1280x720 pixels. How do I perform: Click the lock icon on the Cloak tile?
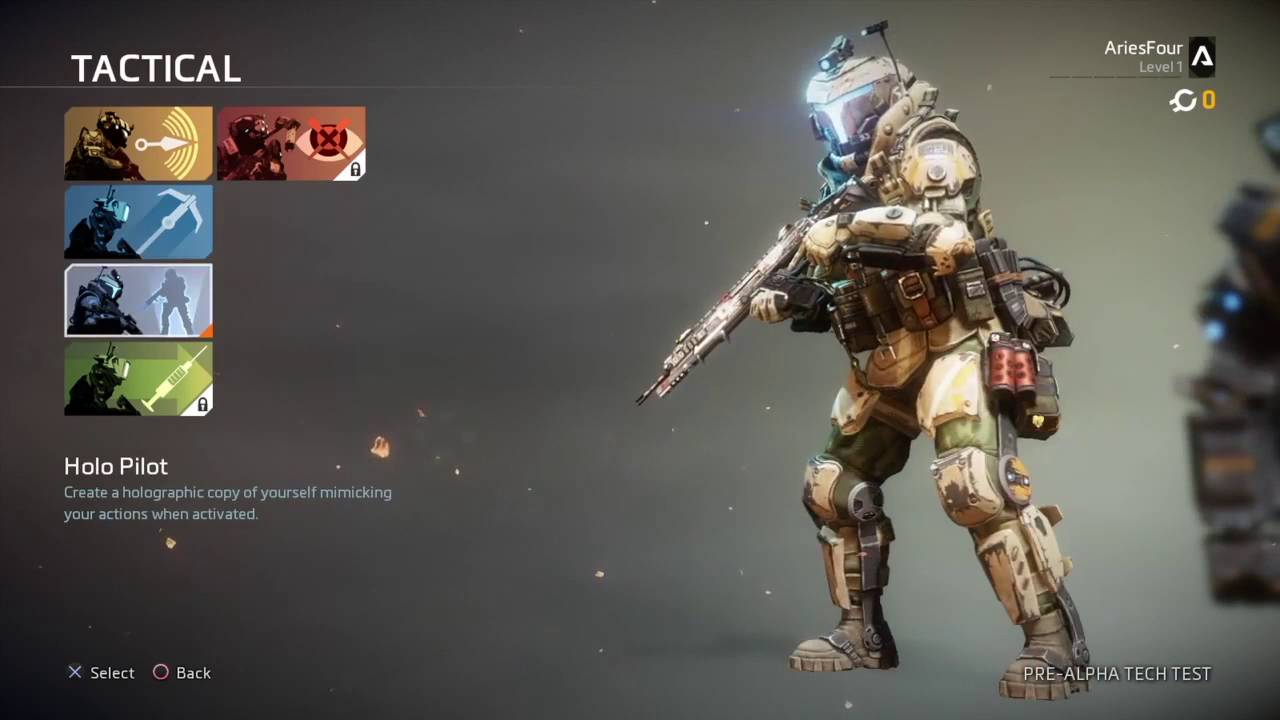pyautogui.click(x=356, y=170)
